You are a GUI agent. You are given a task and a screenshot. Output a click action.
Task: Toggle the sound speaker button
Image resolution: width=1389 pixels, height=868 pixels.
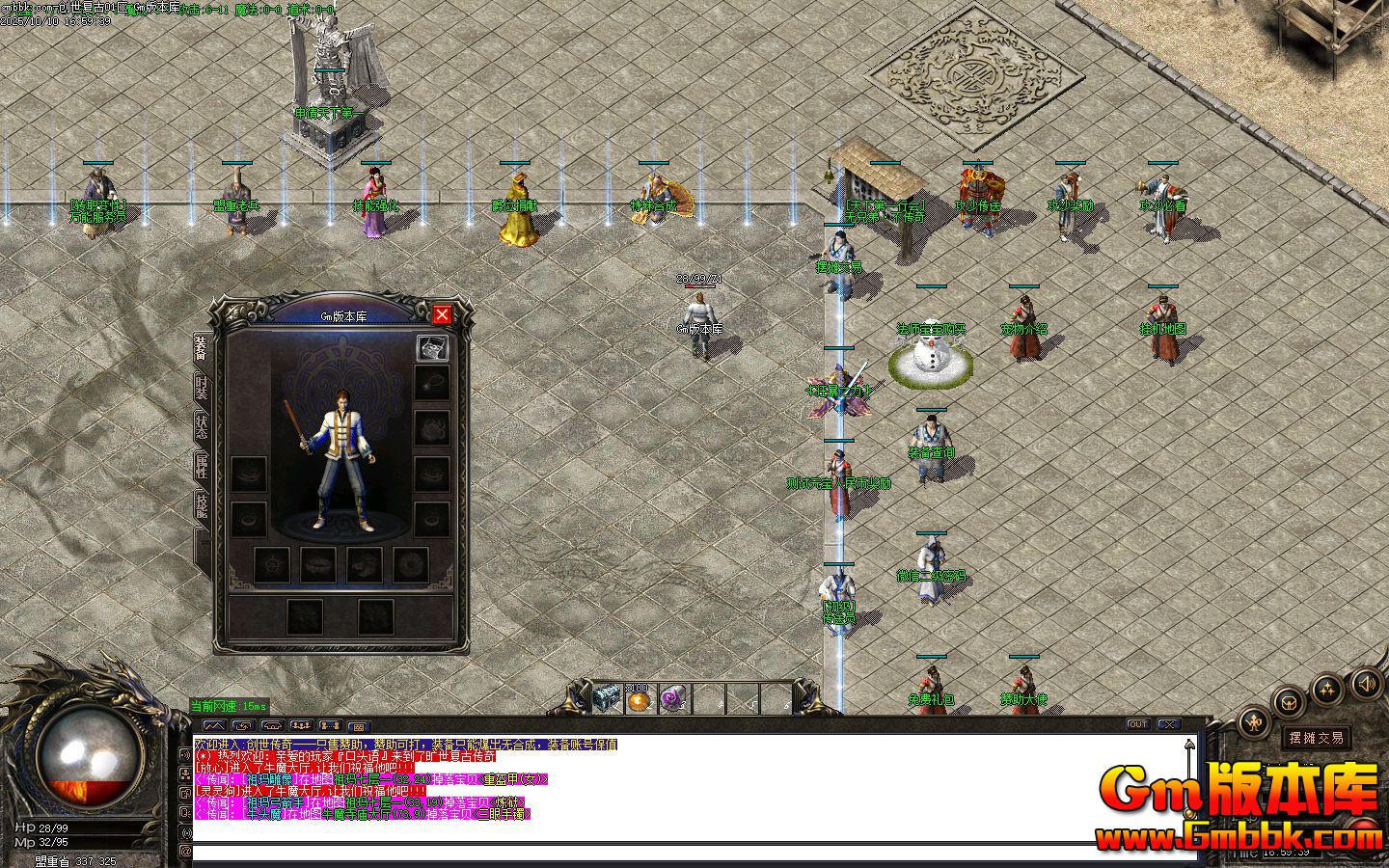tap(1366, 685)
